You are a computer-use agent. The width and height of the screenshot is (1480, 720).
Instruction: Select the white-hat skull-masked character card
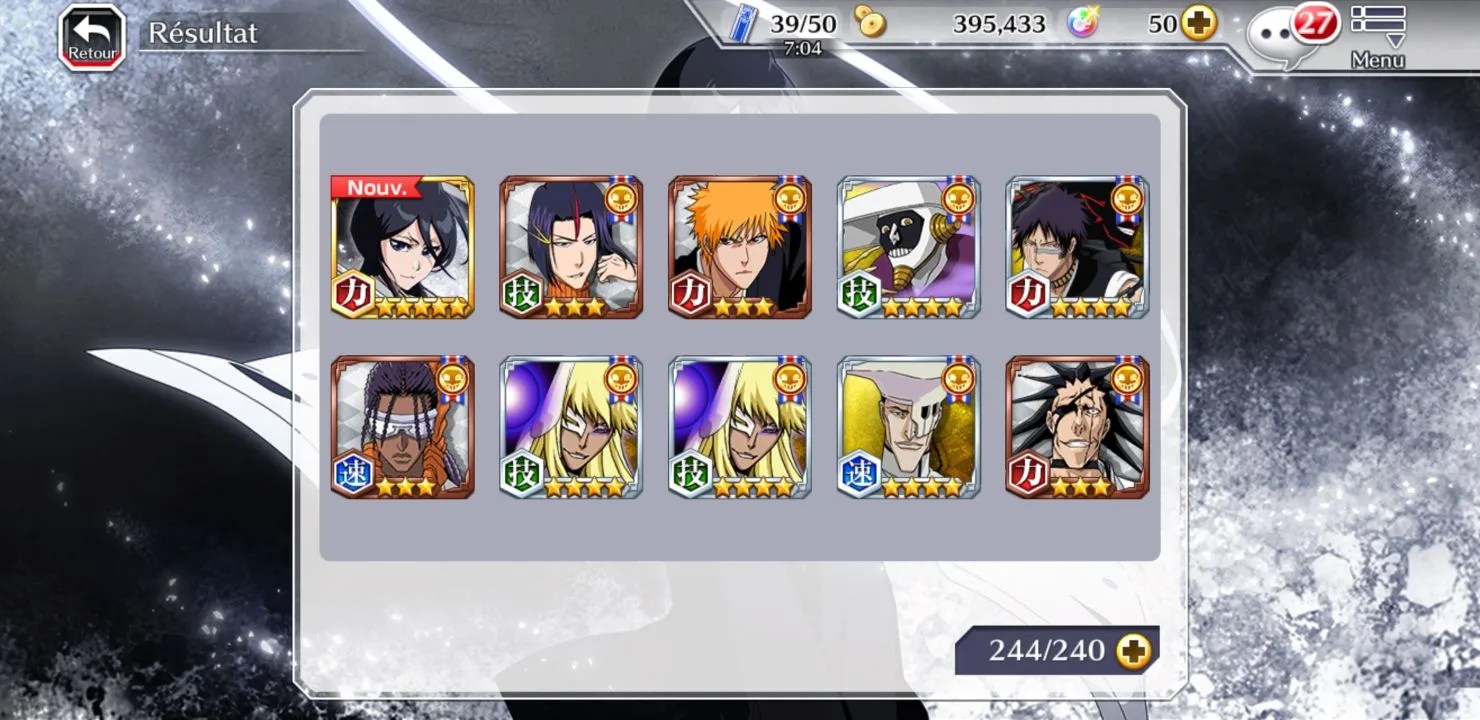tap(908, 427)
